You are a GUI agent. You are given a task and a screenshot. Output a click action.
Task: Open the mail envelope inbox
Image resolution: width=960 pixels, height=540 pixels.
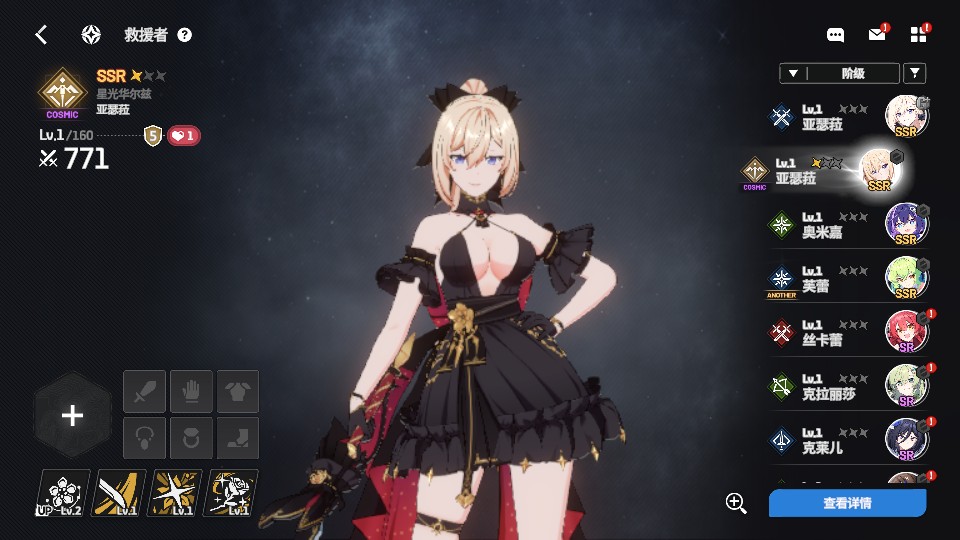pos(876,35)
